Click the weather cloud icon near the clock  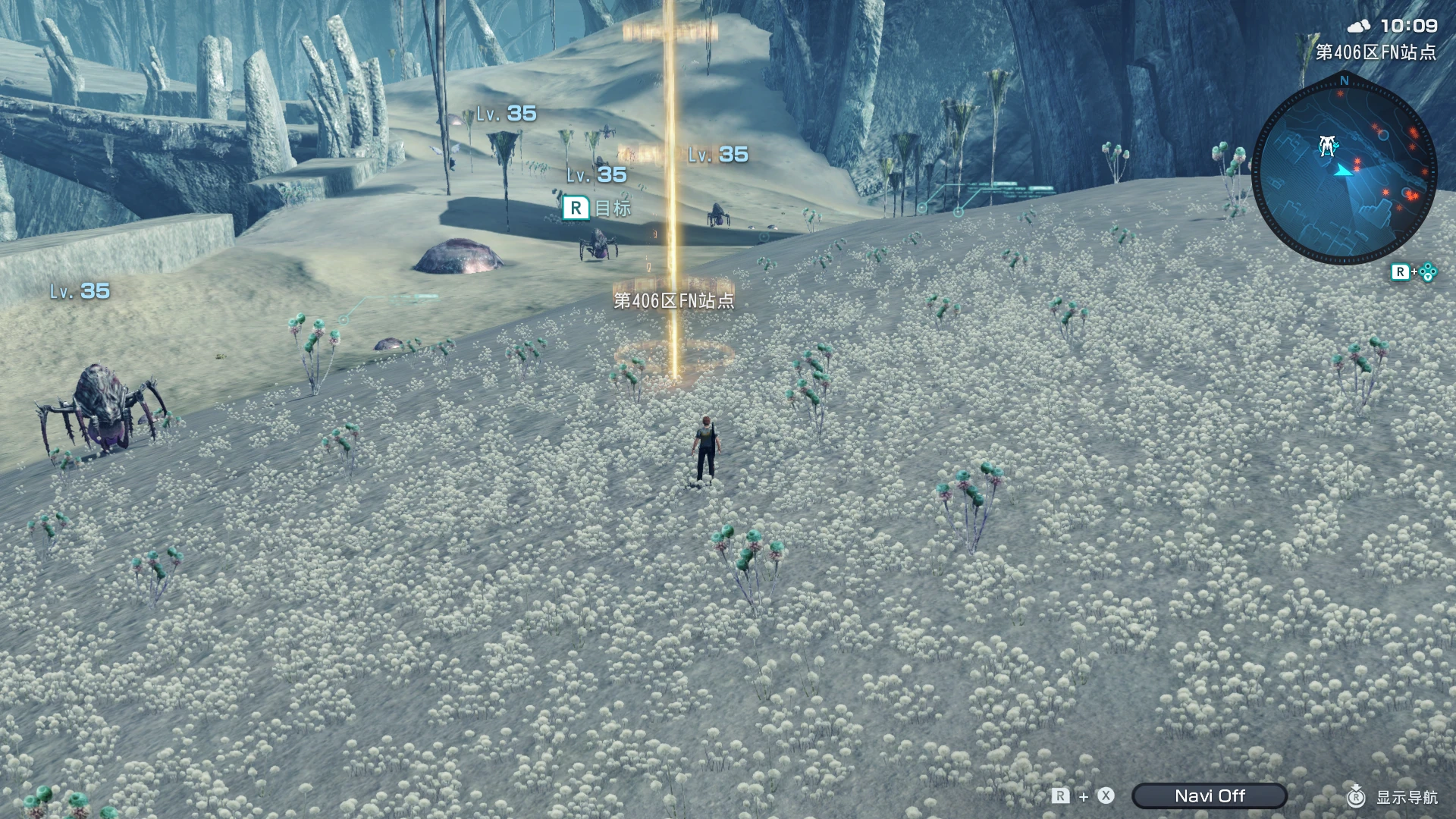point(1359,26)
